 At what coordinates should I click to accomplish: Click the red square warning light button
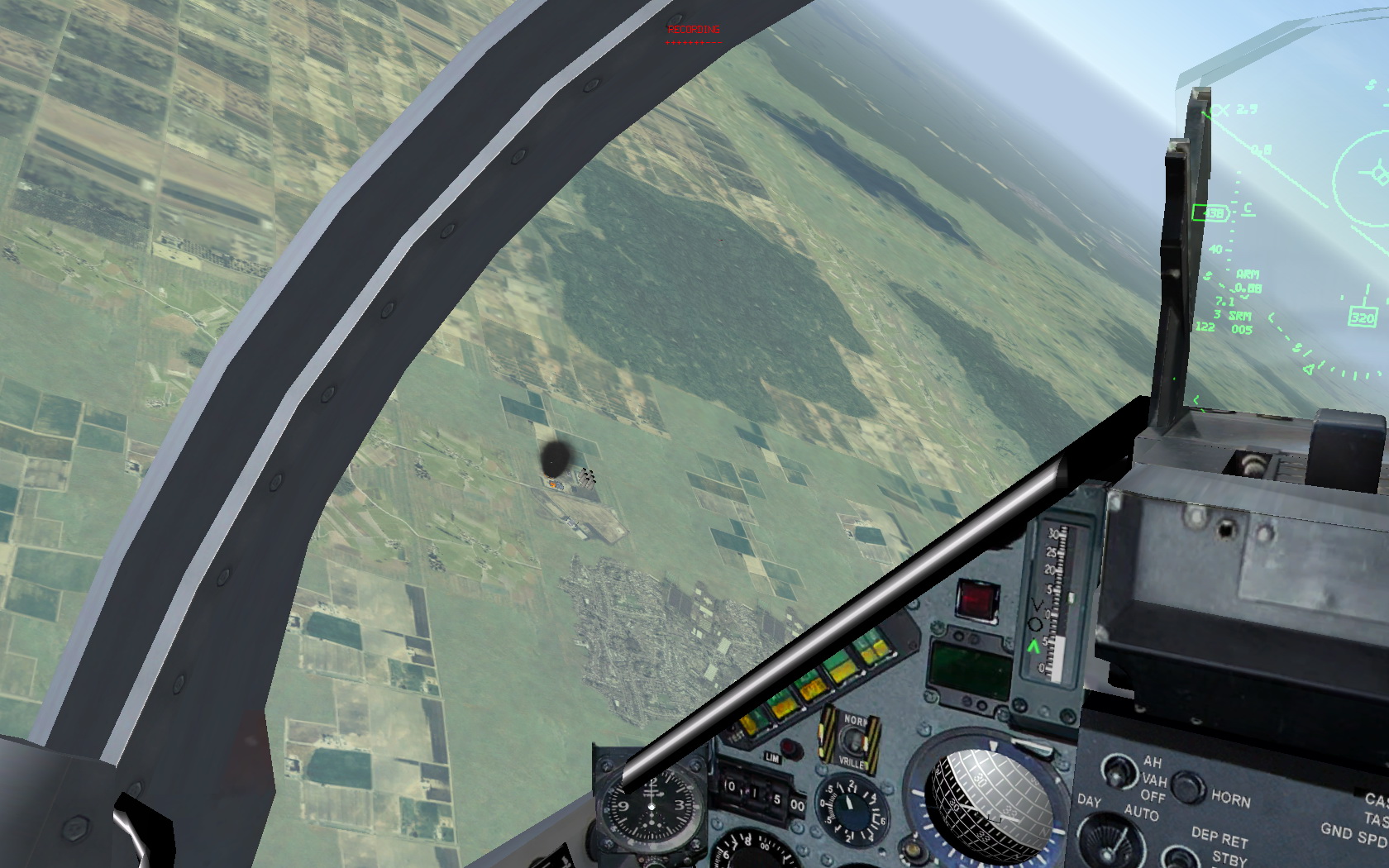[977, 599]
